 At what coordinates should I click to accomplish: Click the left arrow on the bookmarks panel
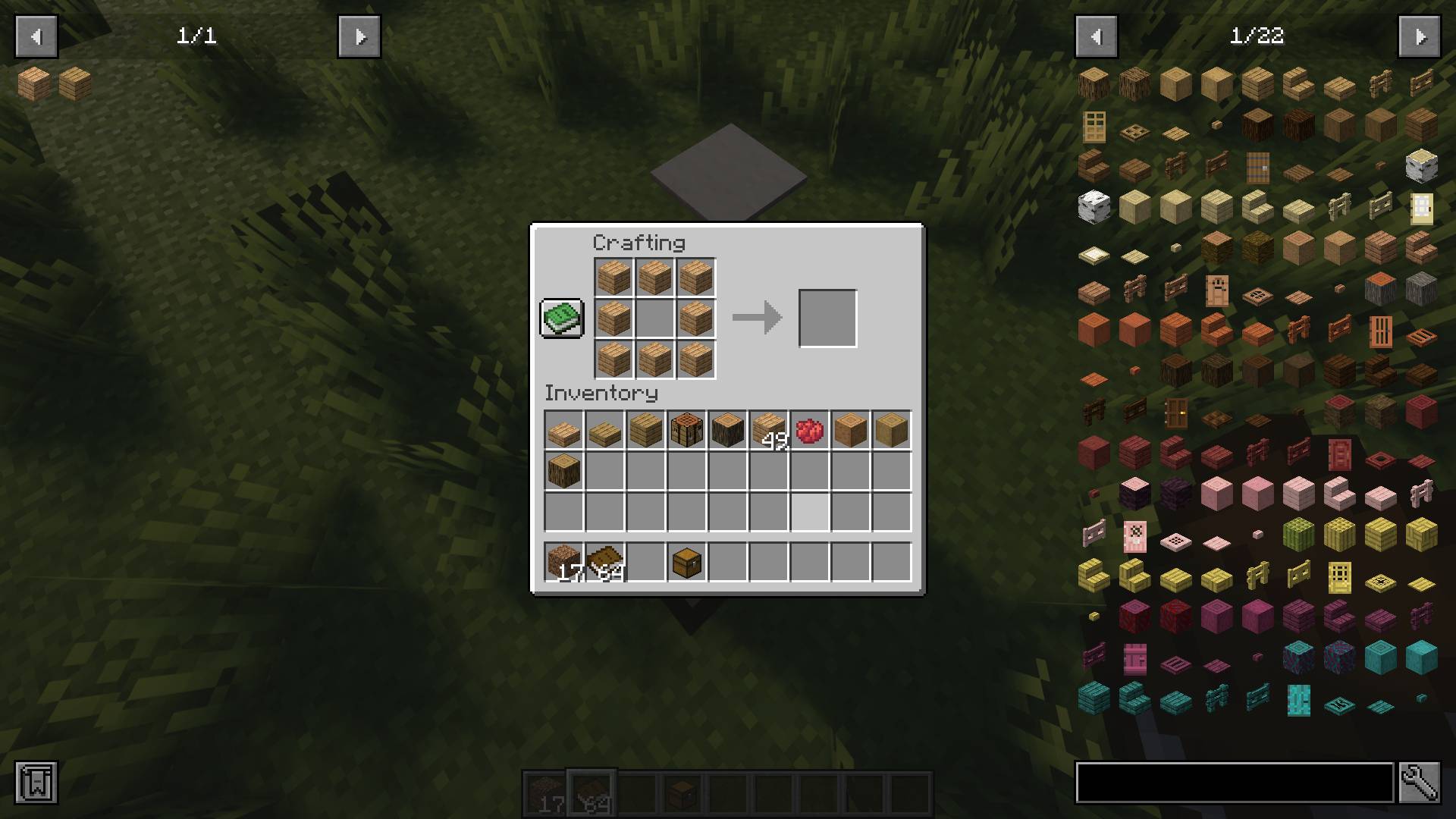pyautogui.click(x=35, y=36)
